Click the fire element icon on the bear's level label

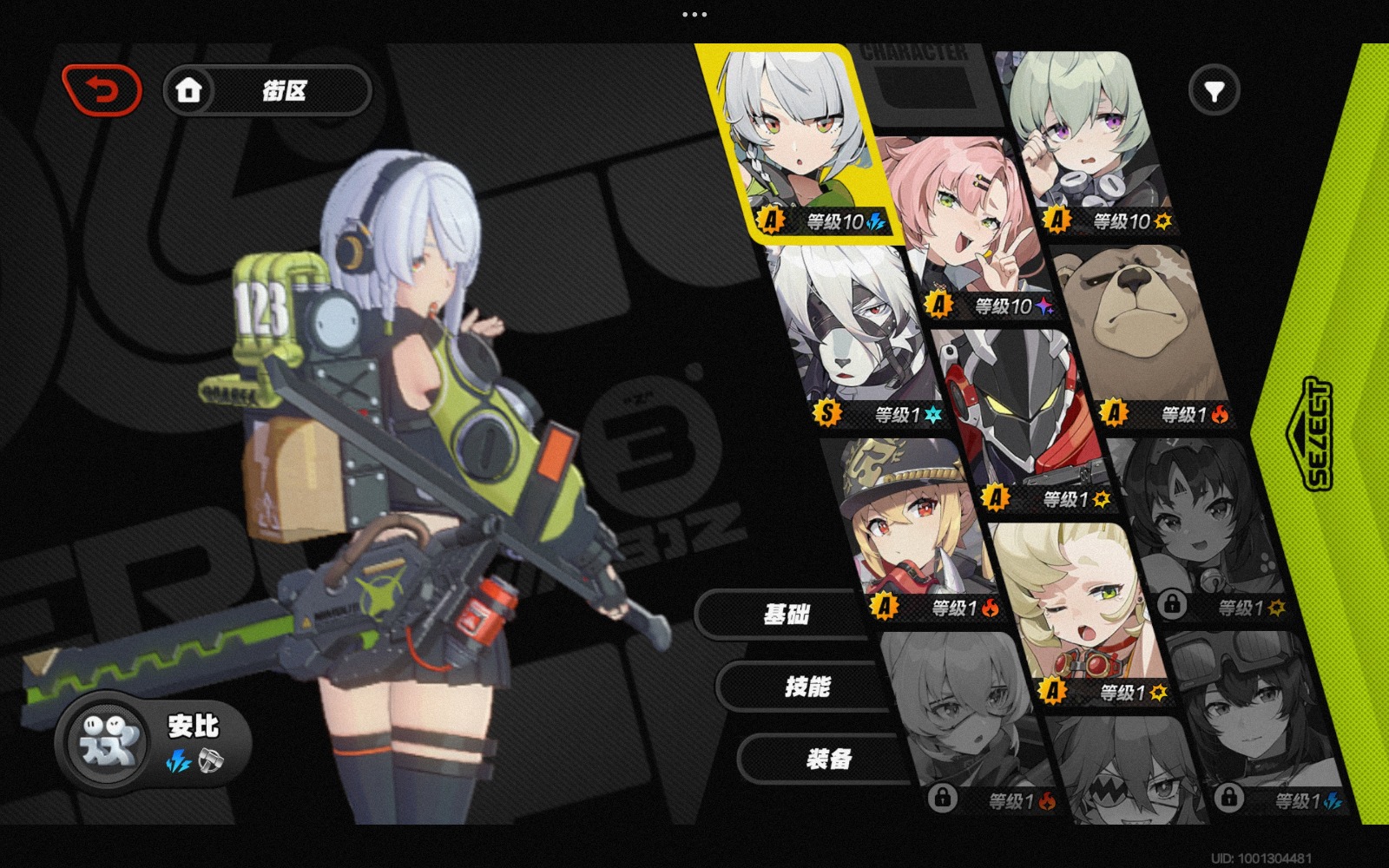coord(1219,413)
